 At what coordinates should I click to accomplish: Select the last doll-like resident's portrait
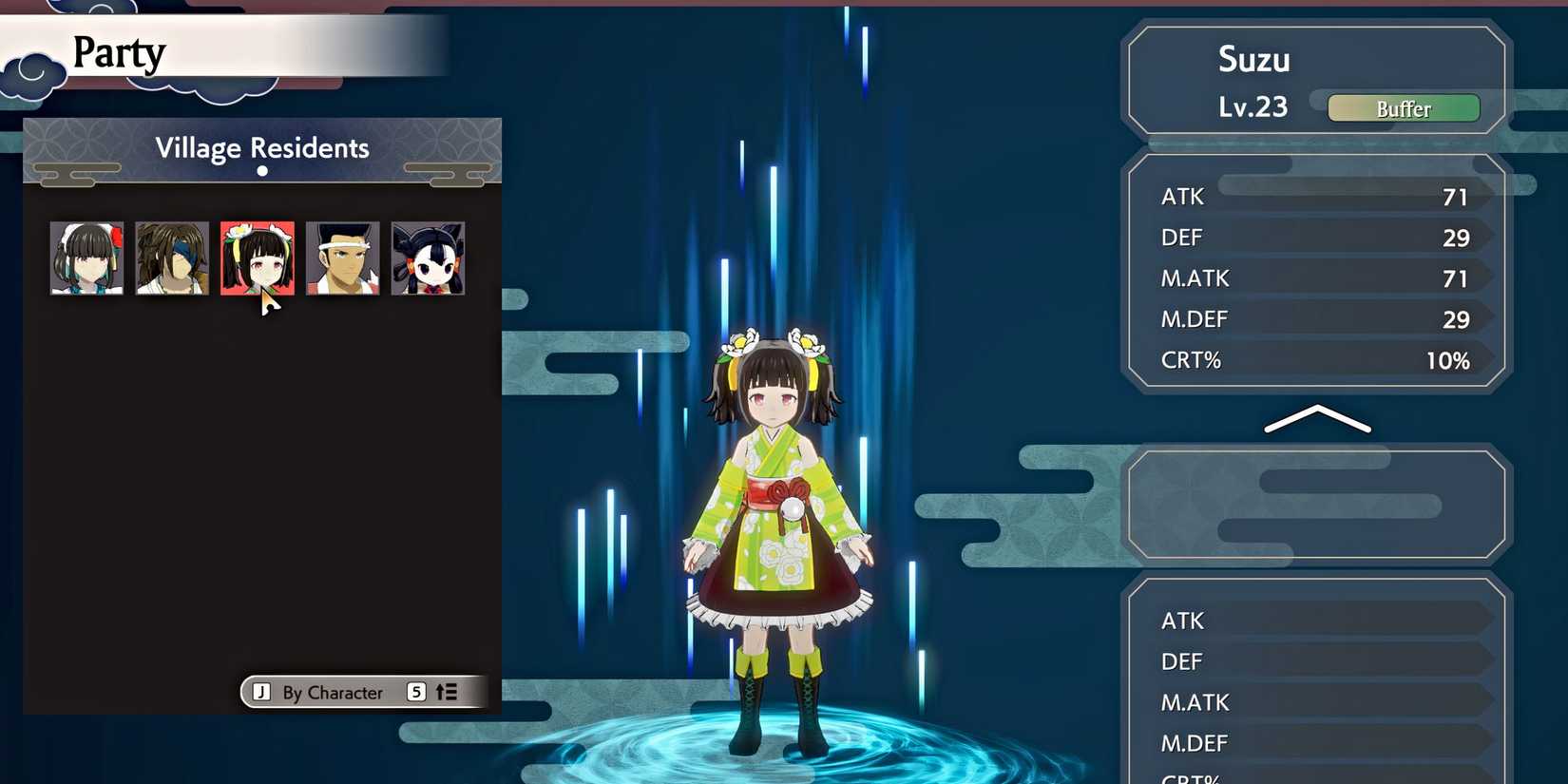coord(427,257)
